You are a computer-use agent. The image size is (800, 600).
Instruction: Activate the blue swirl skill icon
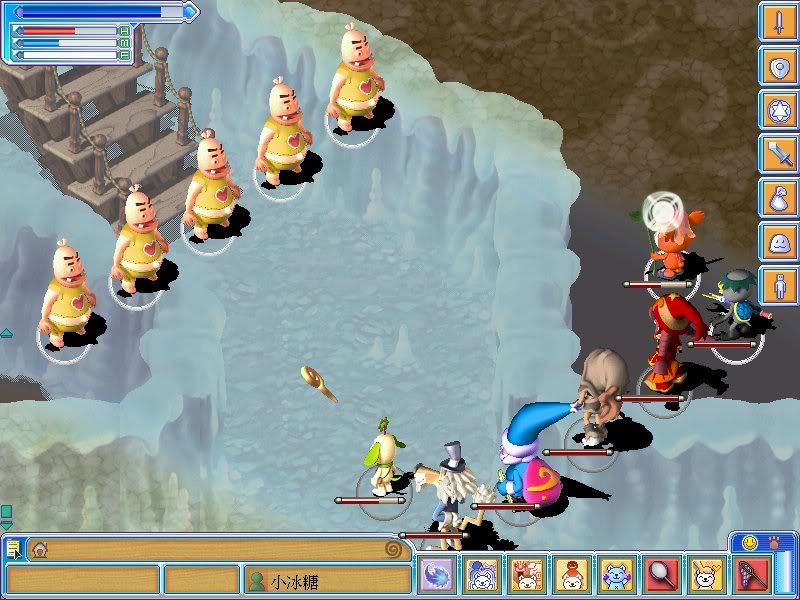click(437, 575)
